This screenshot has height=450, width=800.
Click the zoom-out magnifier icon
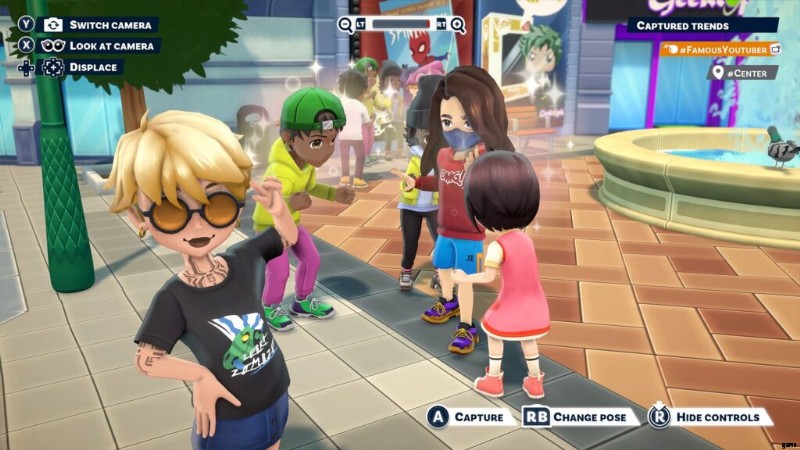346,24
